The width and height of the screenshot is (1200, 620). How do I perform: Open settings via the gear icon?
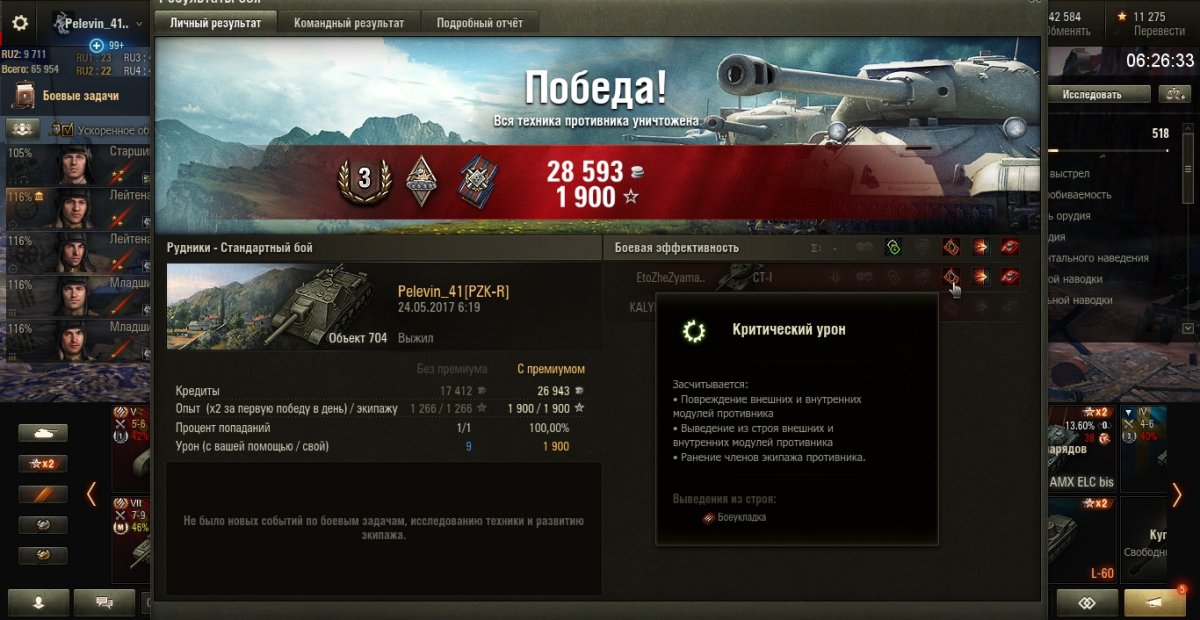pos(20,23)
